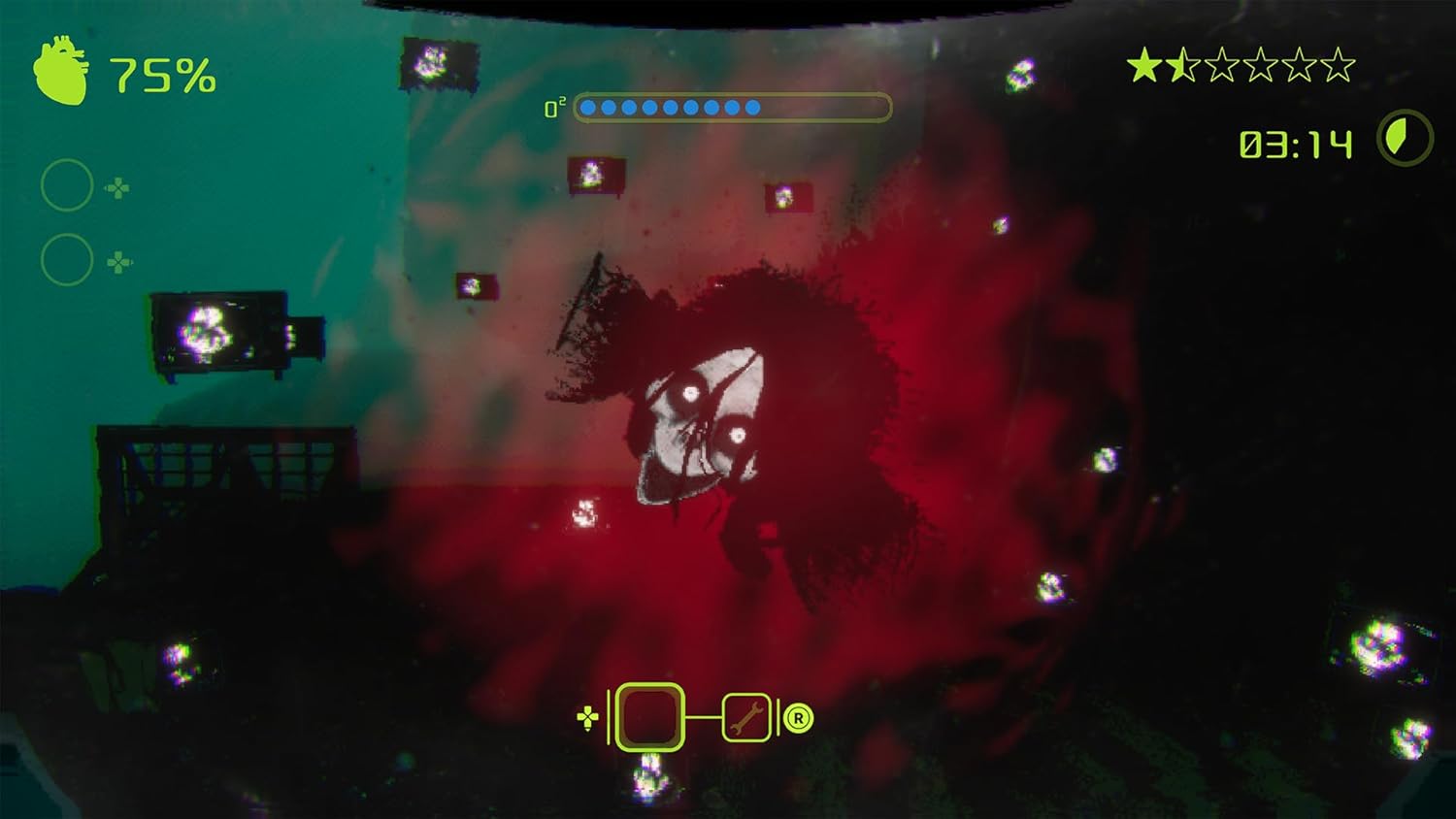
Task: Click the d-pad icon beside the item slot
Action: click(586, 719)
